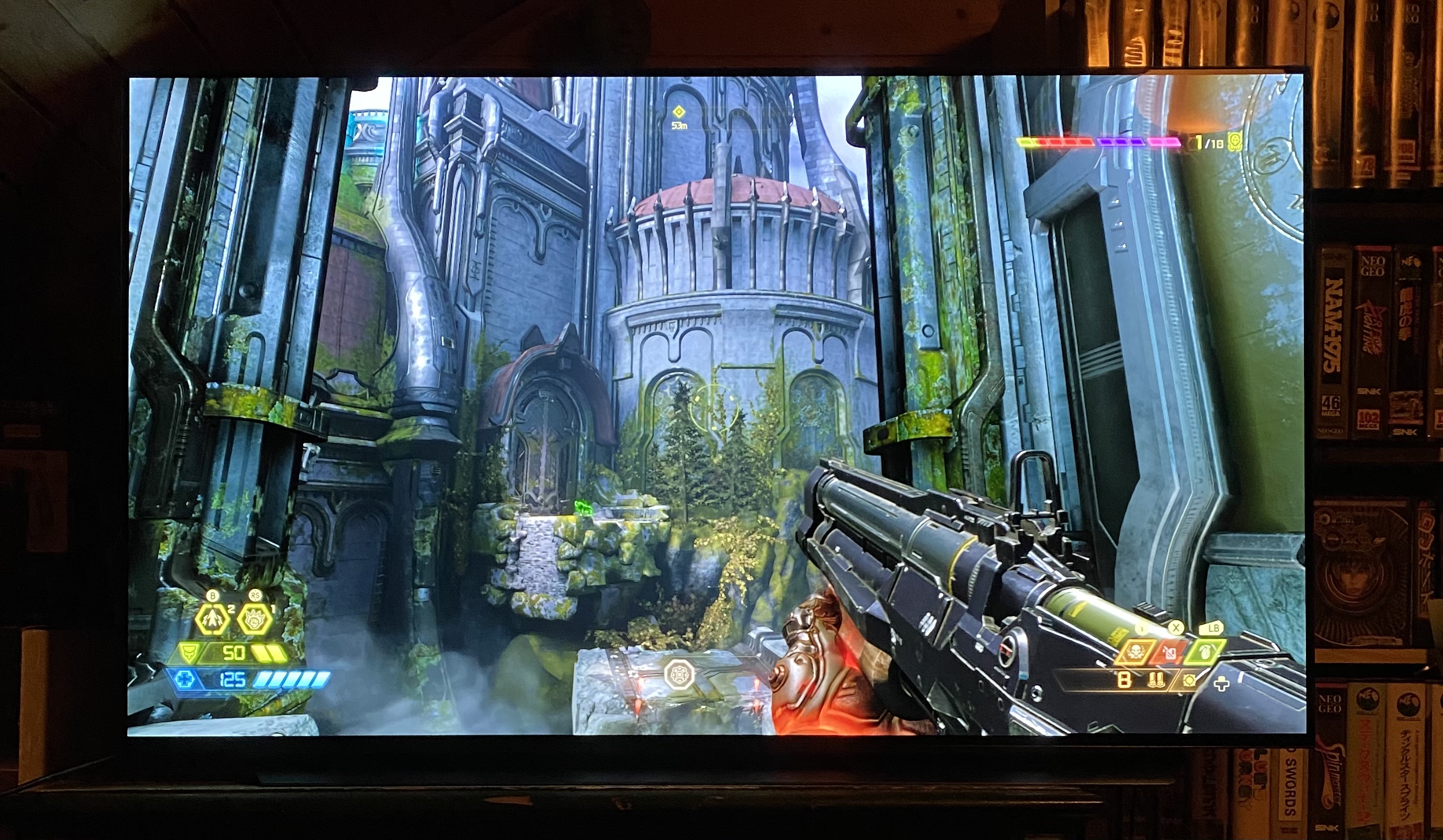Use the Flame Belch skull icon
The width and height of the screenshot is (1443, 840).
pos(1136,652)
